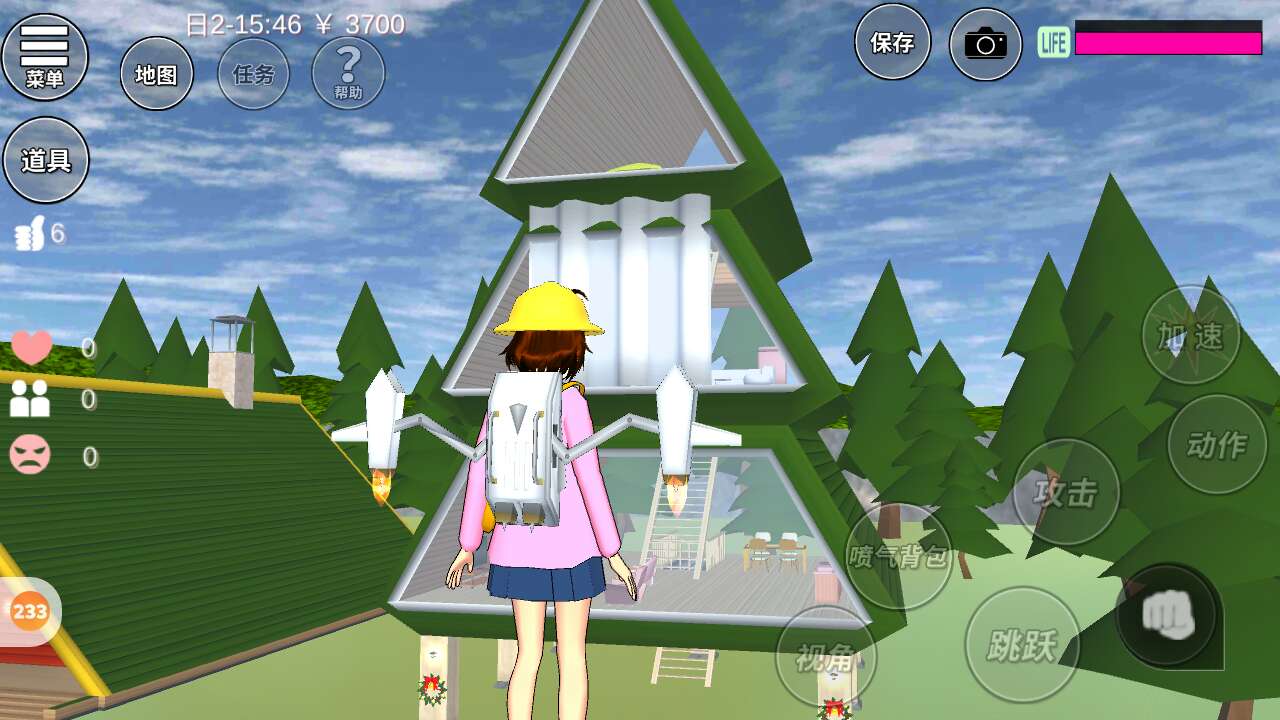Tap the 跳跃 jump button
Viewport: 1280px width, 720px height.
[1022, 645]
